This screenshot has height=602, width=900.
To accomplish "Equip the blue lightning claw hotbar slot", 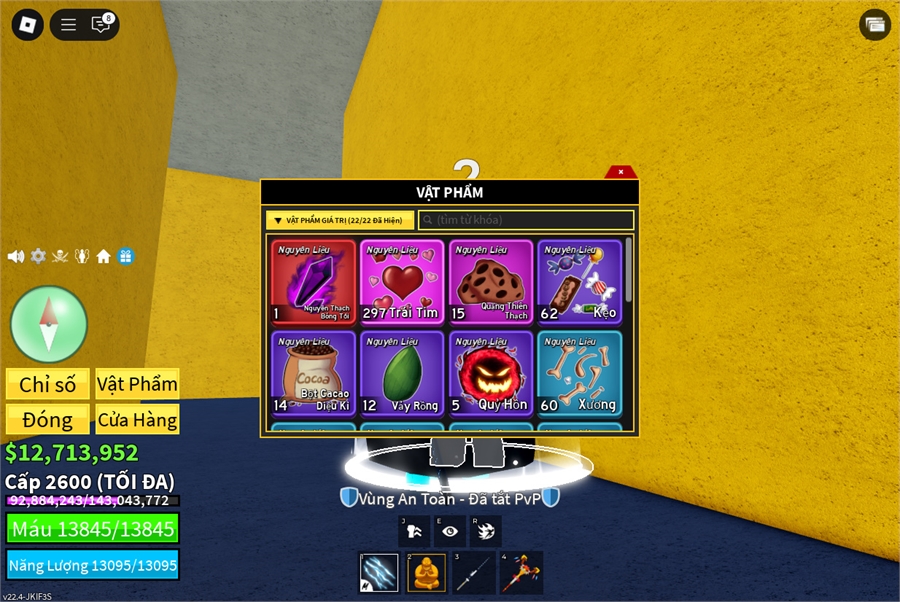I will coord(379,573).
